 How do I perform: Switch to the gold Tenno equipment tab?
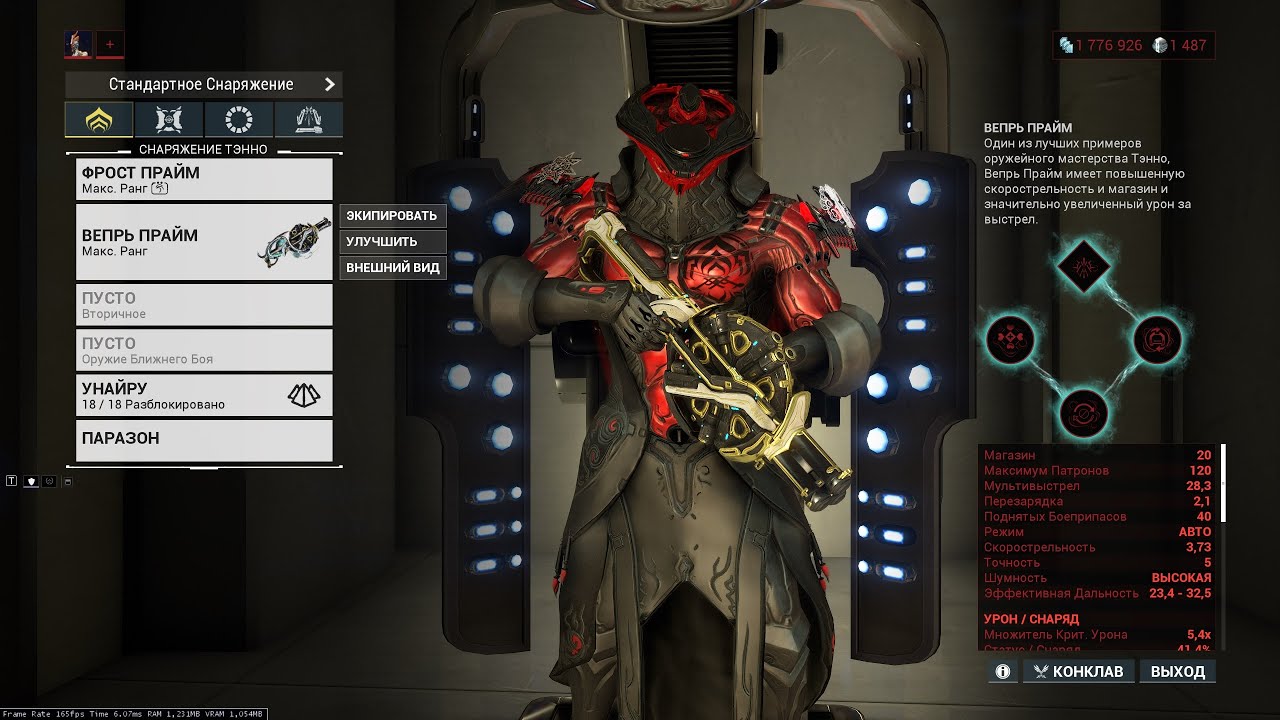99,120
